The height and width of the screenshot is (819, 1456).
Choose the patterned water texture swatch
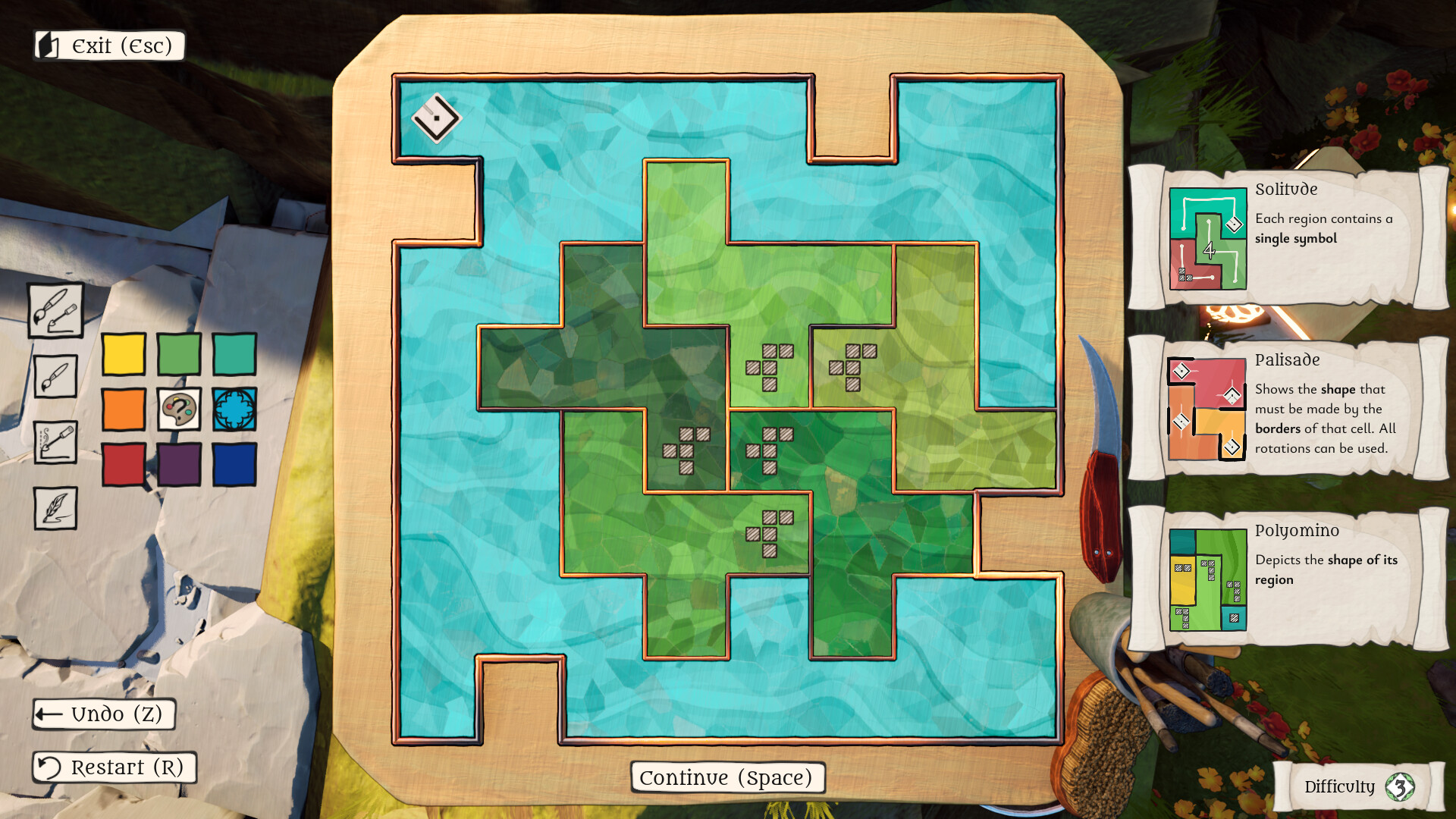pyautogui.click(x=233, y=409)
